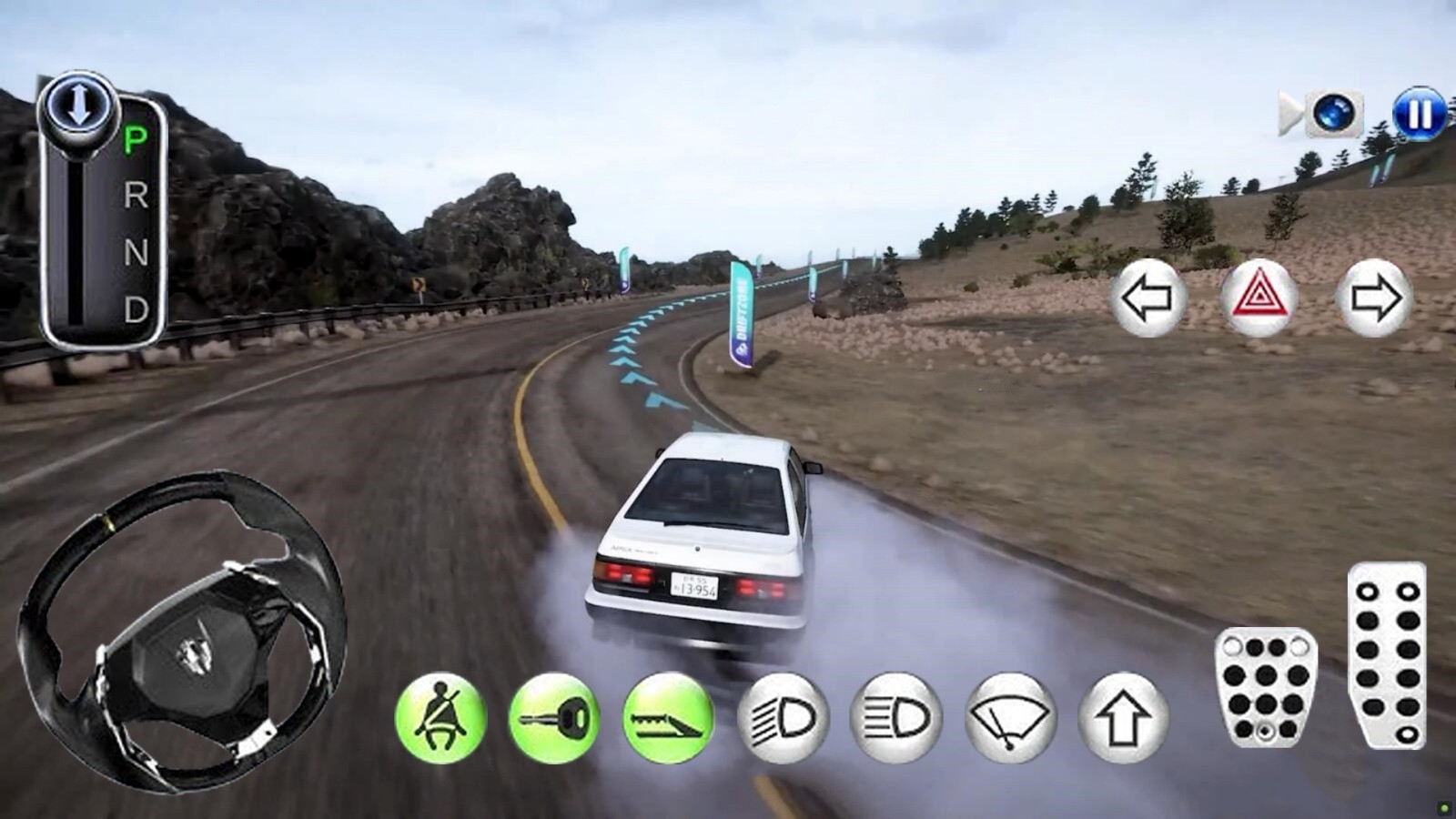Toggle the green seatbelt button
Screen dimensions: 1456x819
coord(441,718)
